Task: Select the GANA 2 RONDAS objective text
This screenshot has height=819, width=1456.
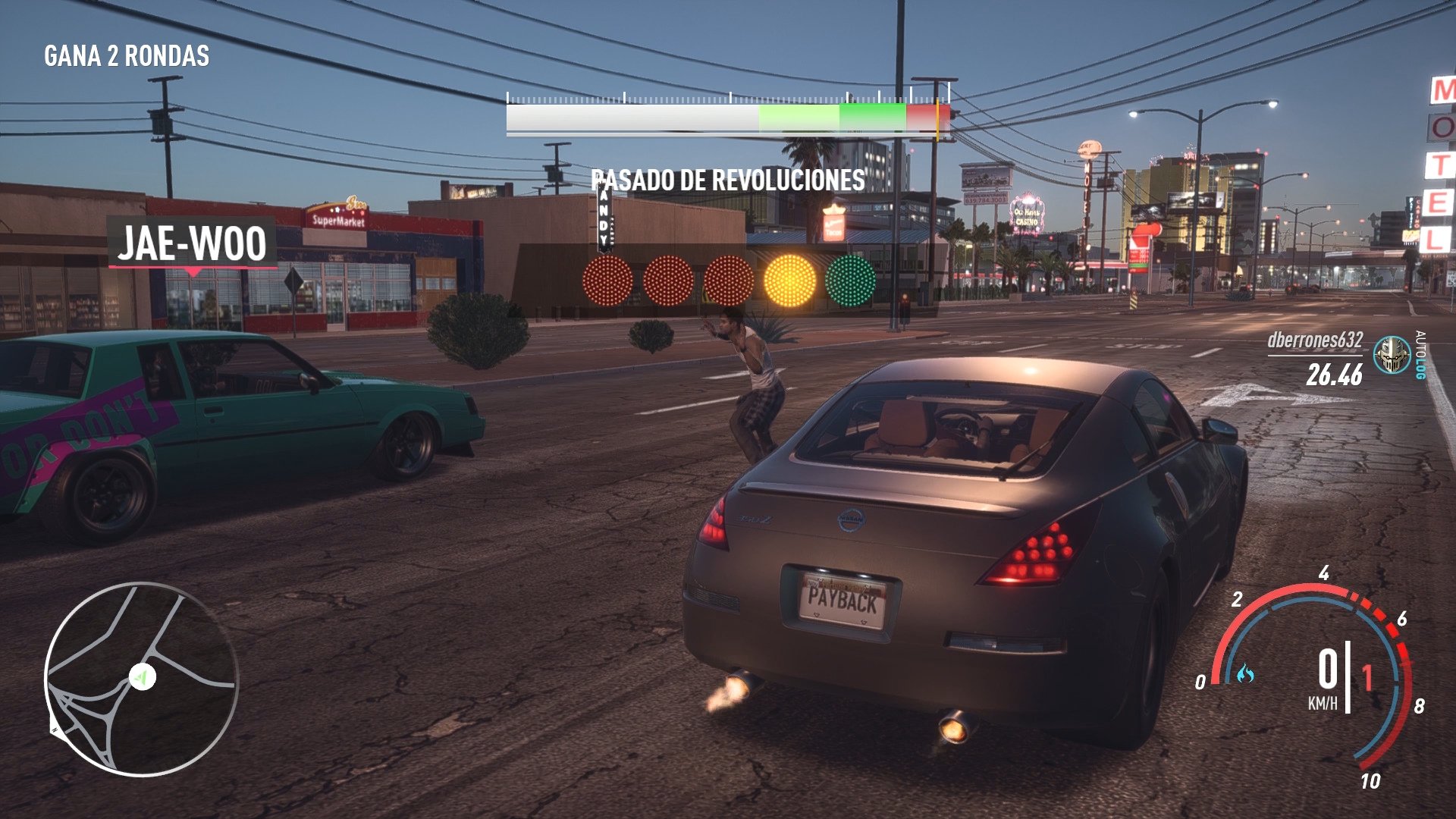Action: coord(127,55)
